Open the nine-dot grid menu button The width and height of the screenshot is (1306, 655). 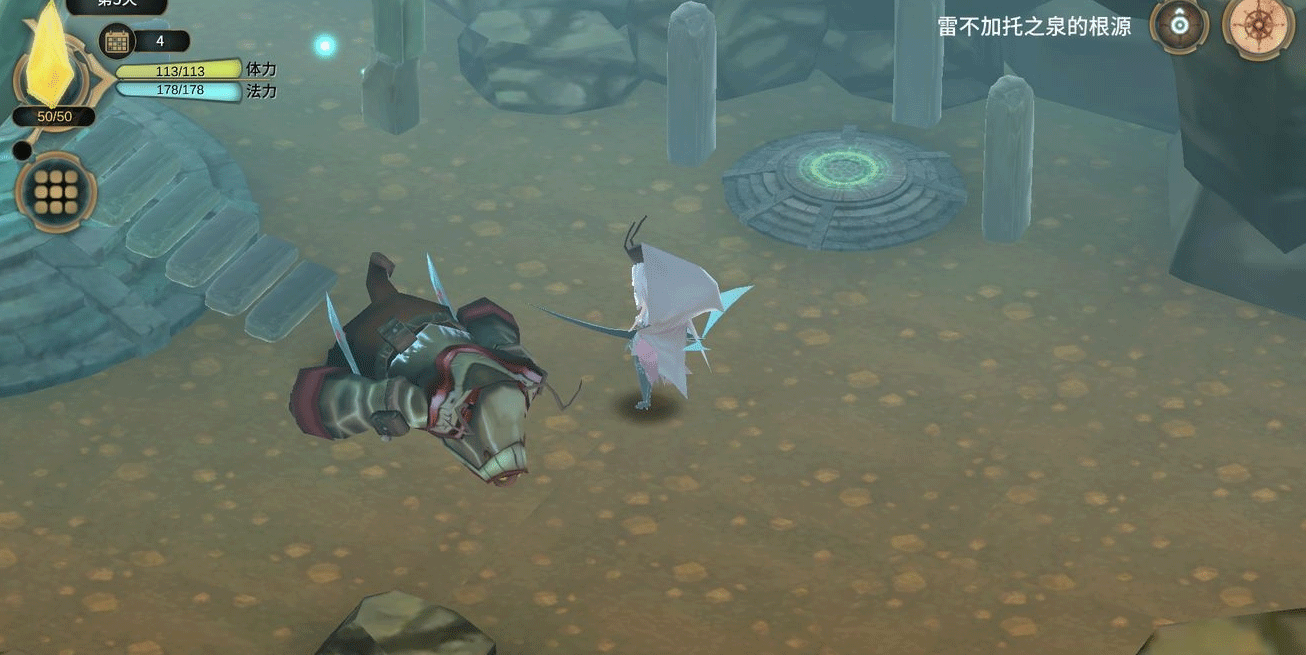[56, 192]
